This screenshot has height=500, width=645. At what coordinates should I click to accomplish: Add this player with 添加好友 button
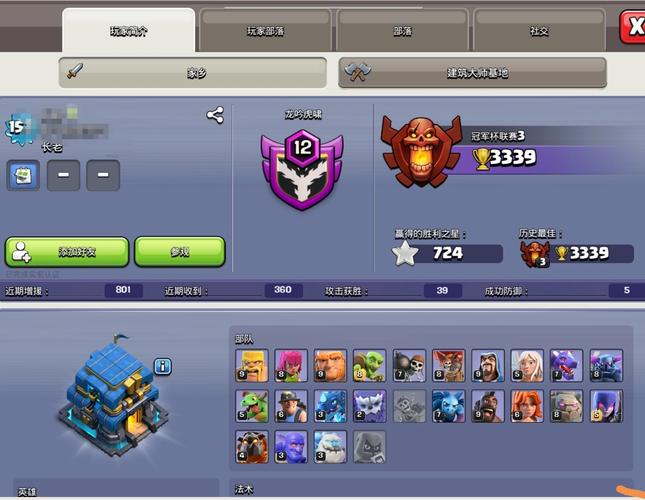pyautogui.click(x=67, y=252)
